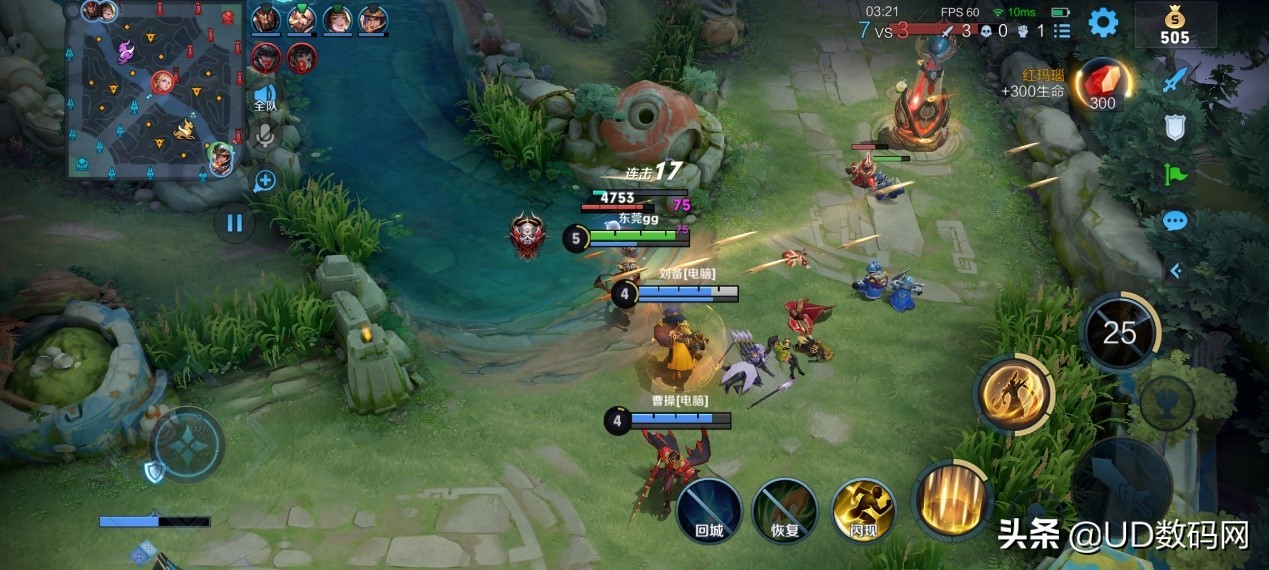
Task: Open the settings gear
Action: pos(1103,23)
